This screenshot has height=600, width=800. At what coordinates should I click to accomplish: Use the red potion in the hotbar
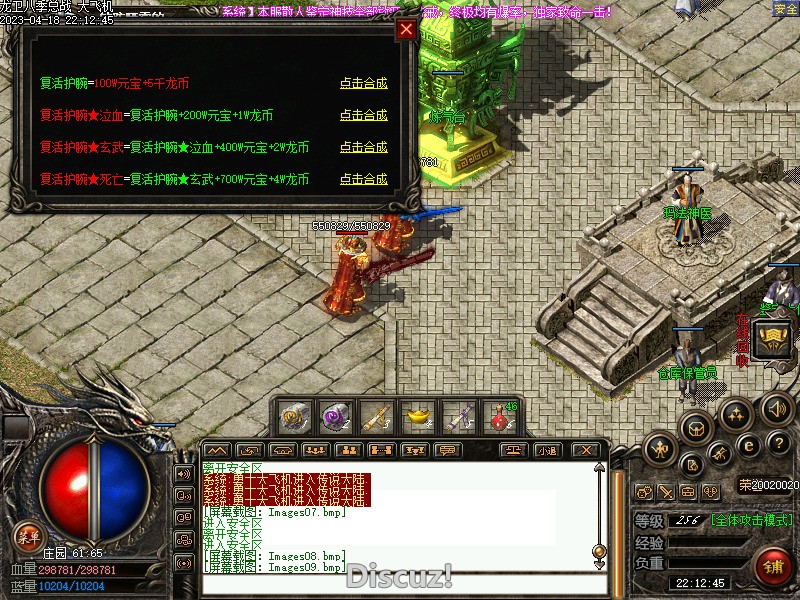point(499,416)
